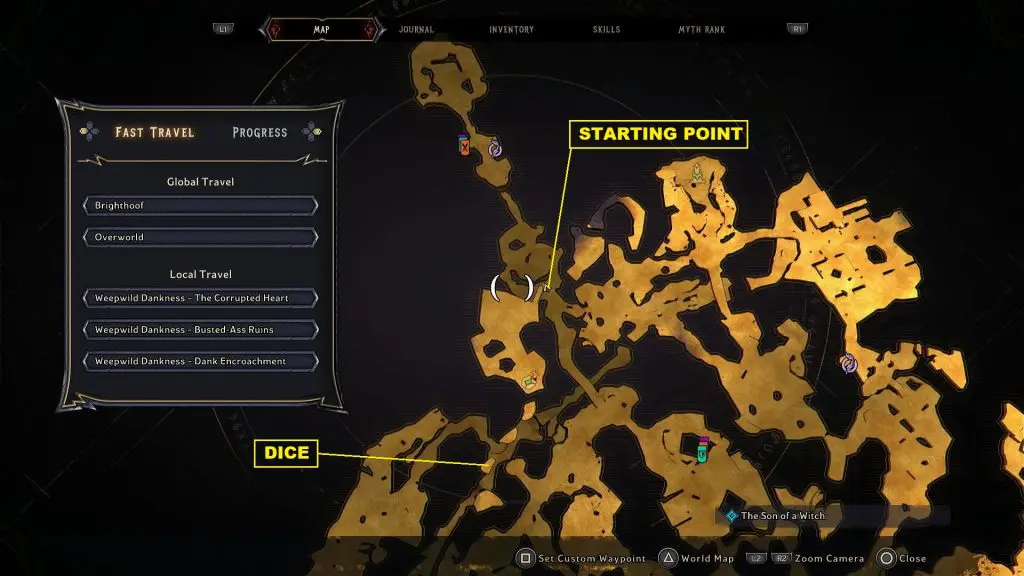Switch to the Progress panel tab
This screenshot has height=576, width=1024.
259,132
